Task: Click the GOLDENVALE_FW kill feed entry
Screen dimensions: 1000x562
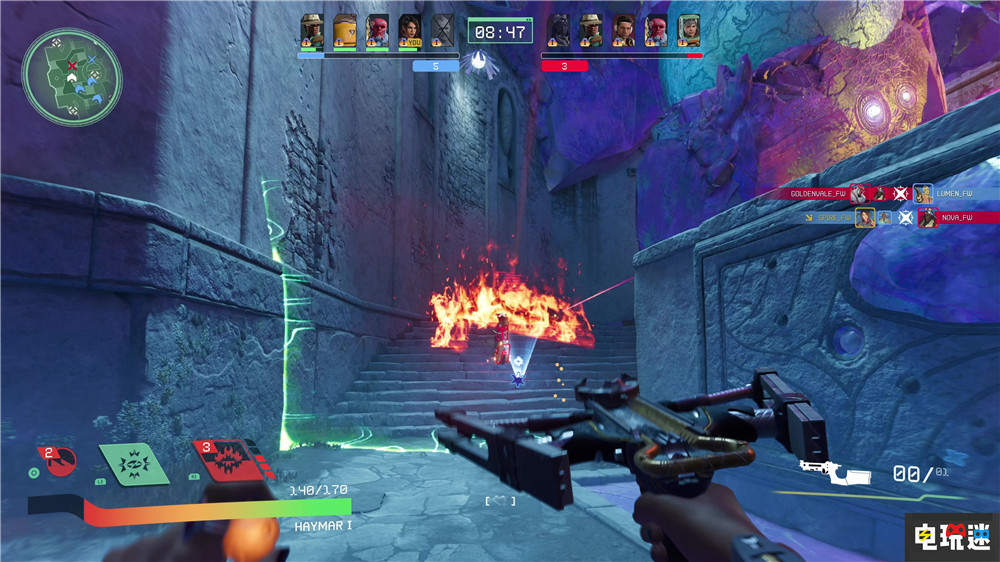Action: click(x=820, y=193)
